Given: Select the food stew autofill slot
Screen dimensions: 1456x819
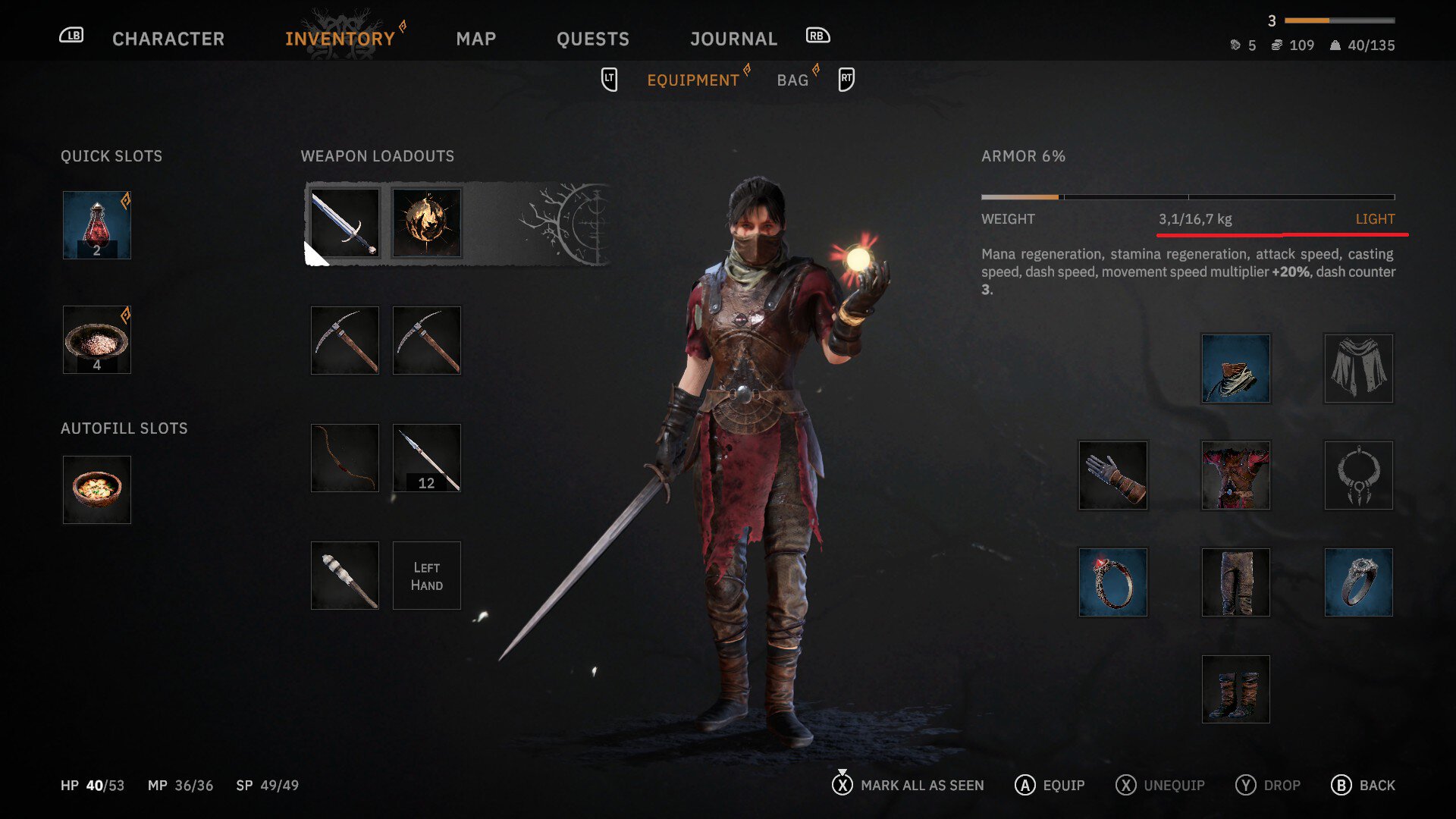Looking at the screenshot, I should point(97,490).
